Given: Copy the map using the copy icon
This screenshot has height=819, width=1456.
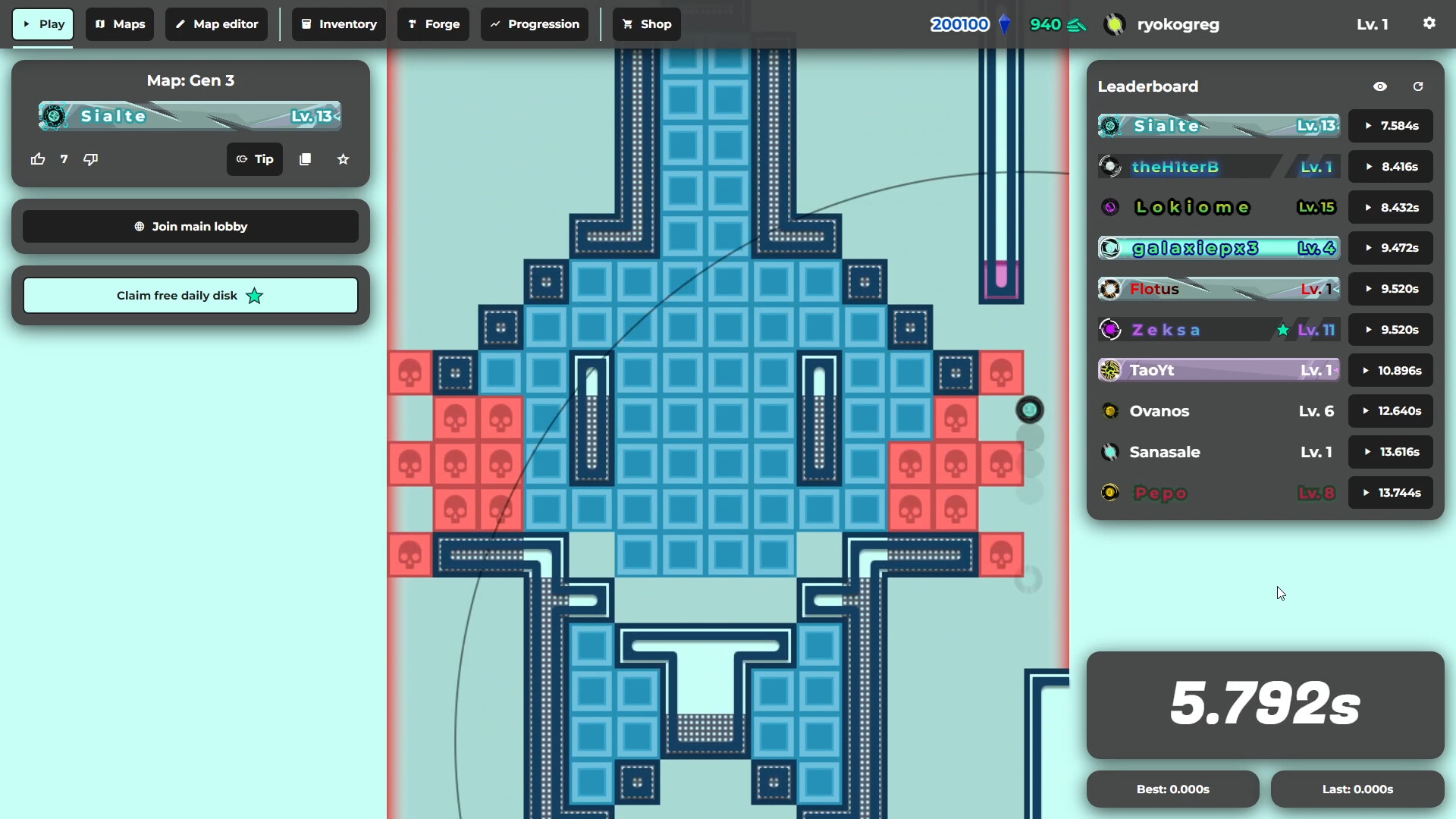Looking at the screenshot, I should (x=305, y=159).
